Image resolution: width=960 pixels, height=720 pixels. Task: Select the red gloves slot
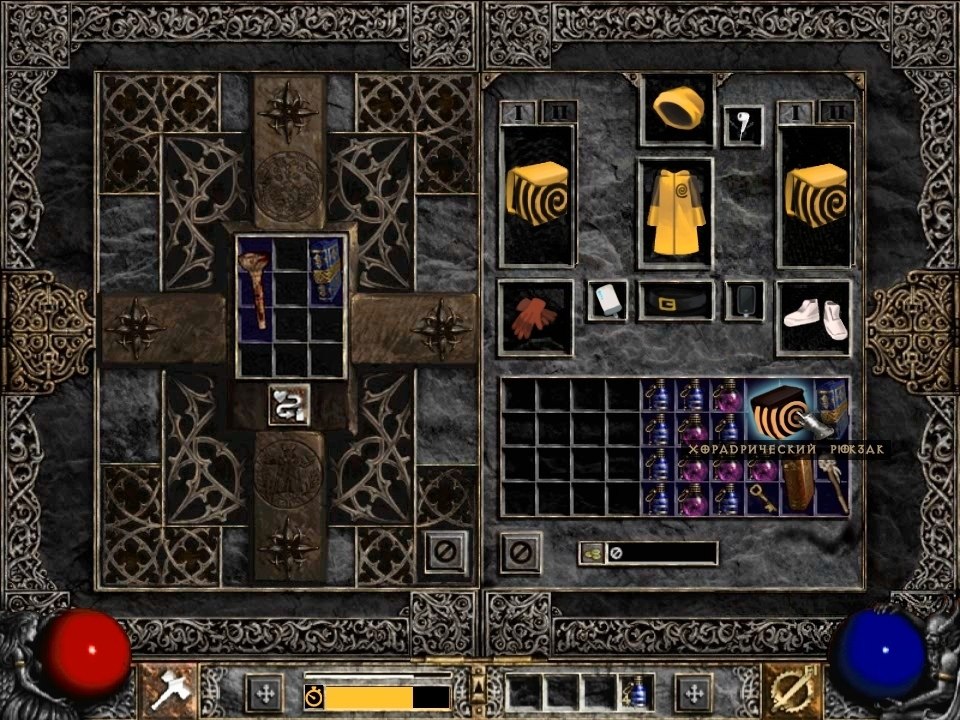tap(535, 317)
